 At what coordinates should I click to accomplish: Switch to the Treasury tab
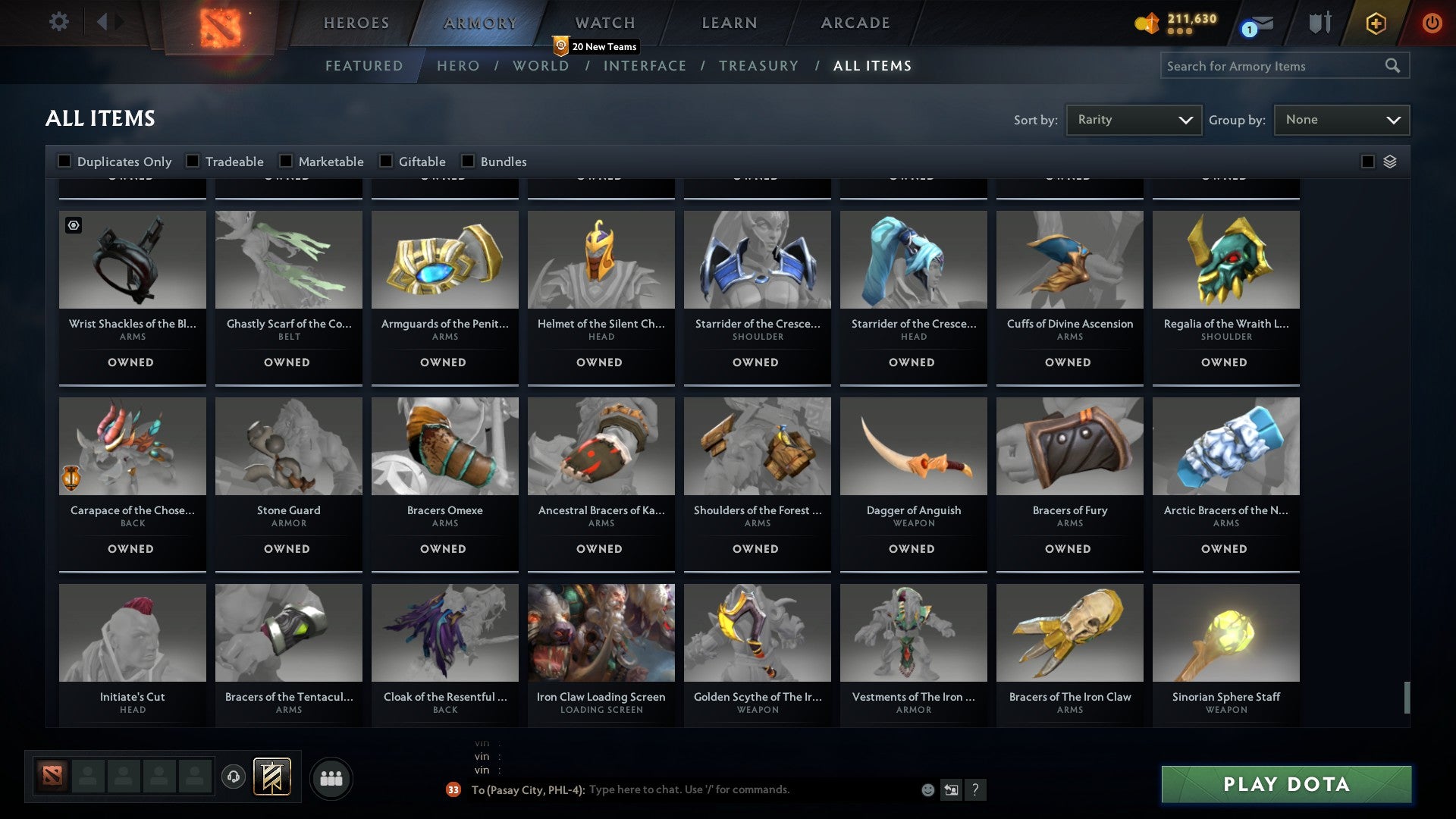pos(758,66)
